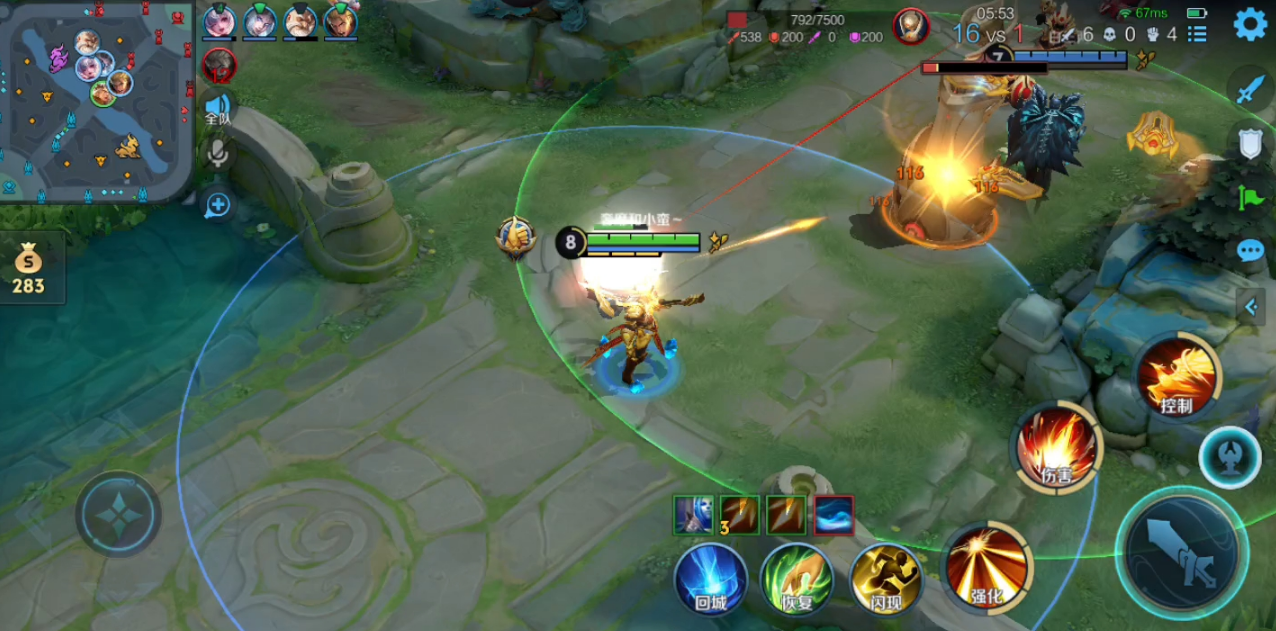Viewport: 1276px width, 631px height.
Task: Toggle the 全队 team voice speaker
Action: (217, 108)
